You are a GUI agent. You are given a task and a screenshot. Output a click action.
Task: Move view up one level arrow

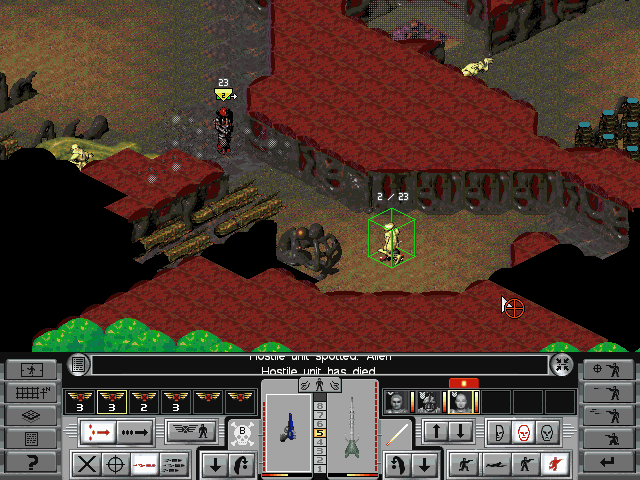coord(438,433)
